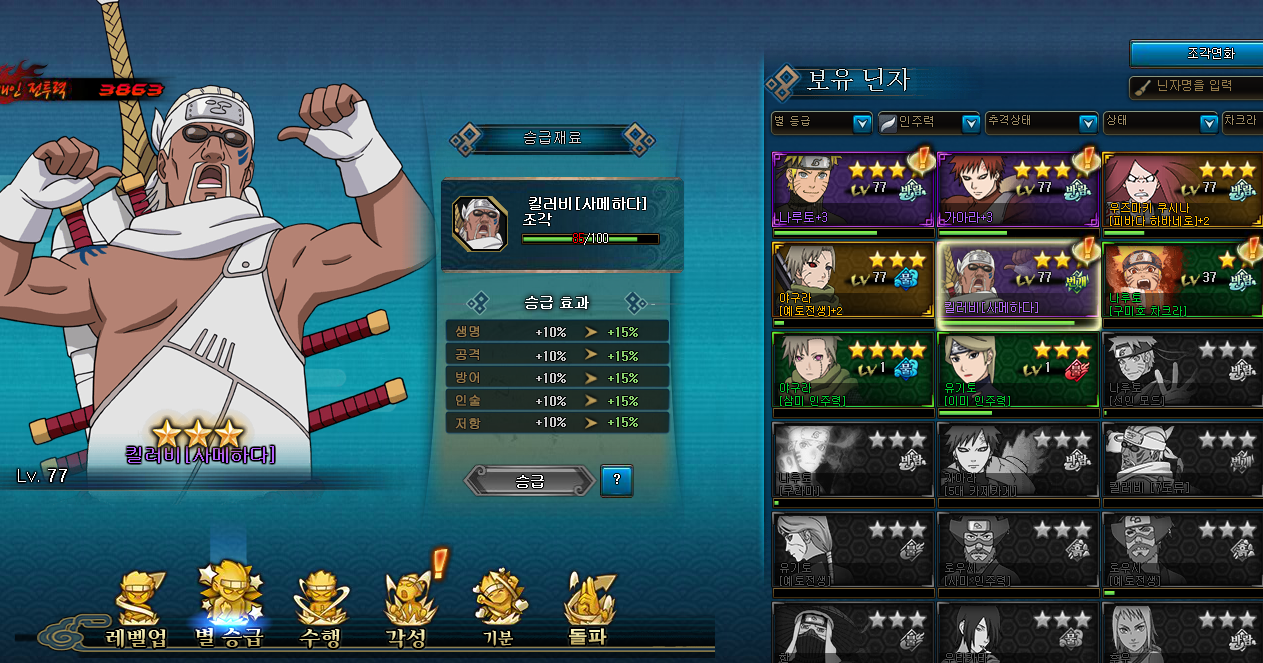Select the 우즈마키 쿠시나 ninja card
Viewport: 1263px width, 663px height.
[1181, 192]
